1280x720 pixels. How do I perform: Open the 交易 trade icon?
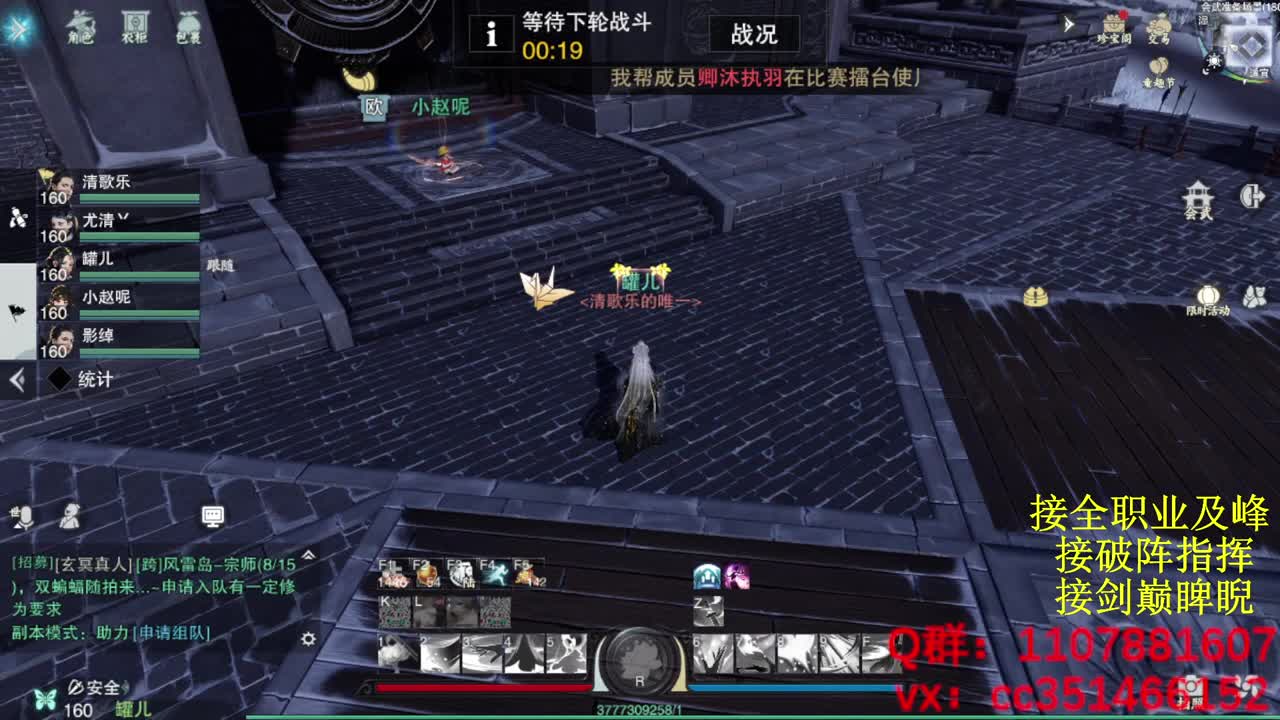[1159, 25]
